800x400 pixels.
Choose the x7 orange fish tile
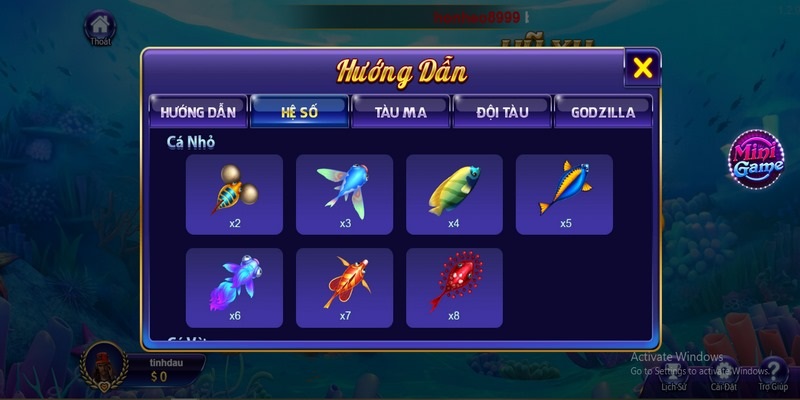tap(345, 288)
